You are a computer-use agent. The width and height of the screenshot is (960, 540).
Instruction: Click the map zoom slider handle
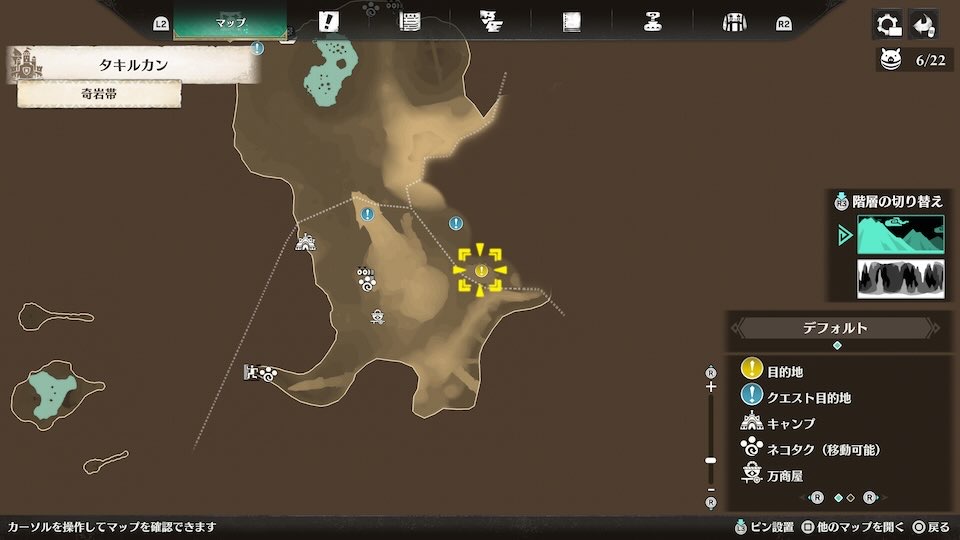[x=711, y=460]
